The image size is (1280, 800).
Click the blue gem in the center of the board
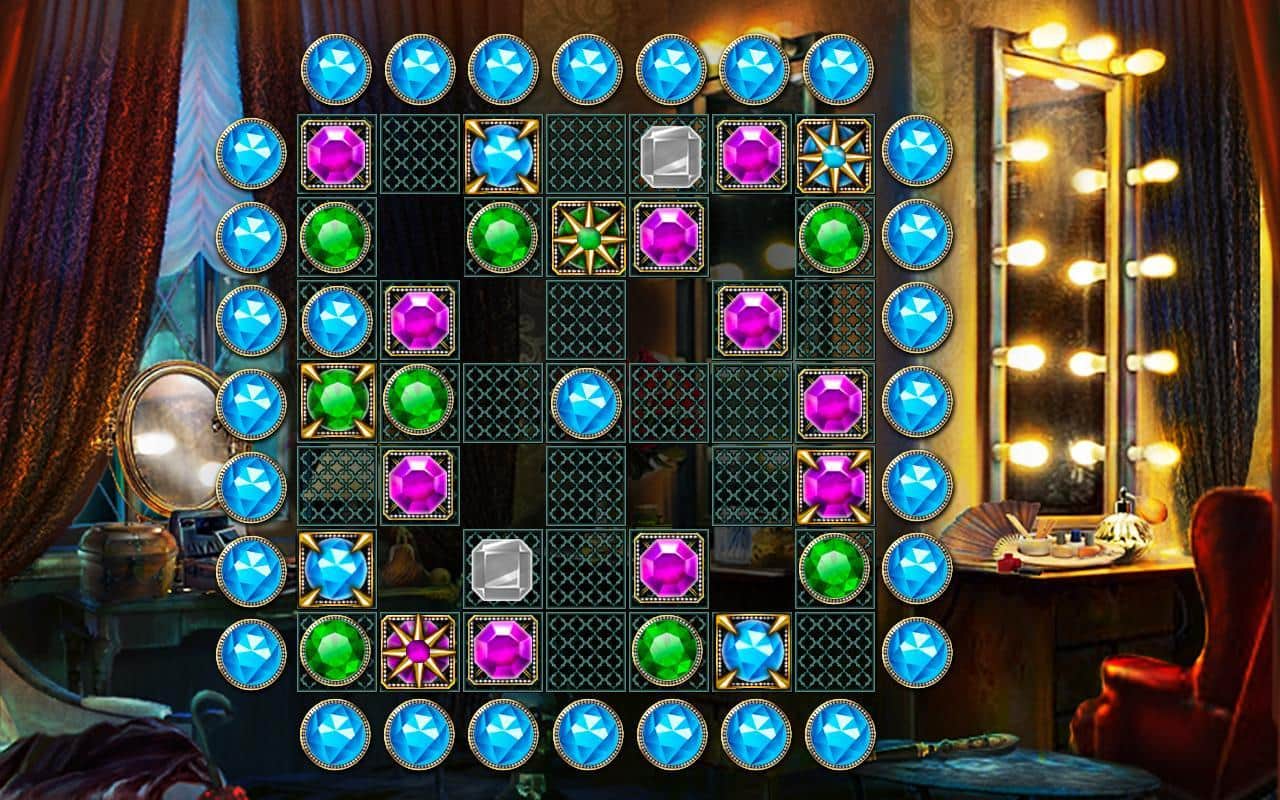click(x=588, y=405)
